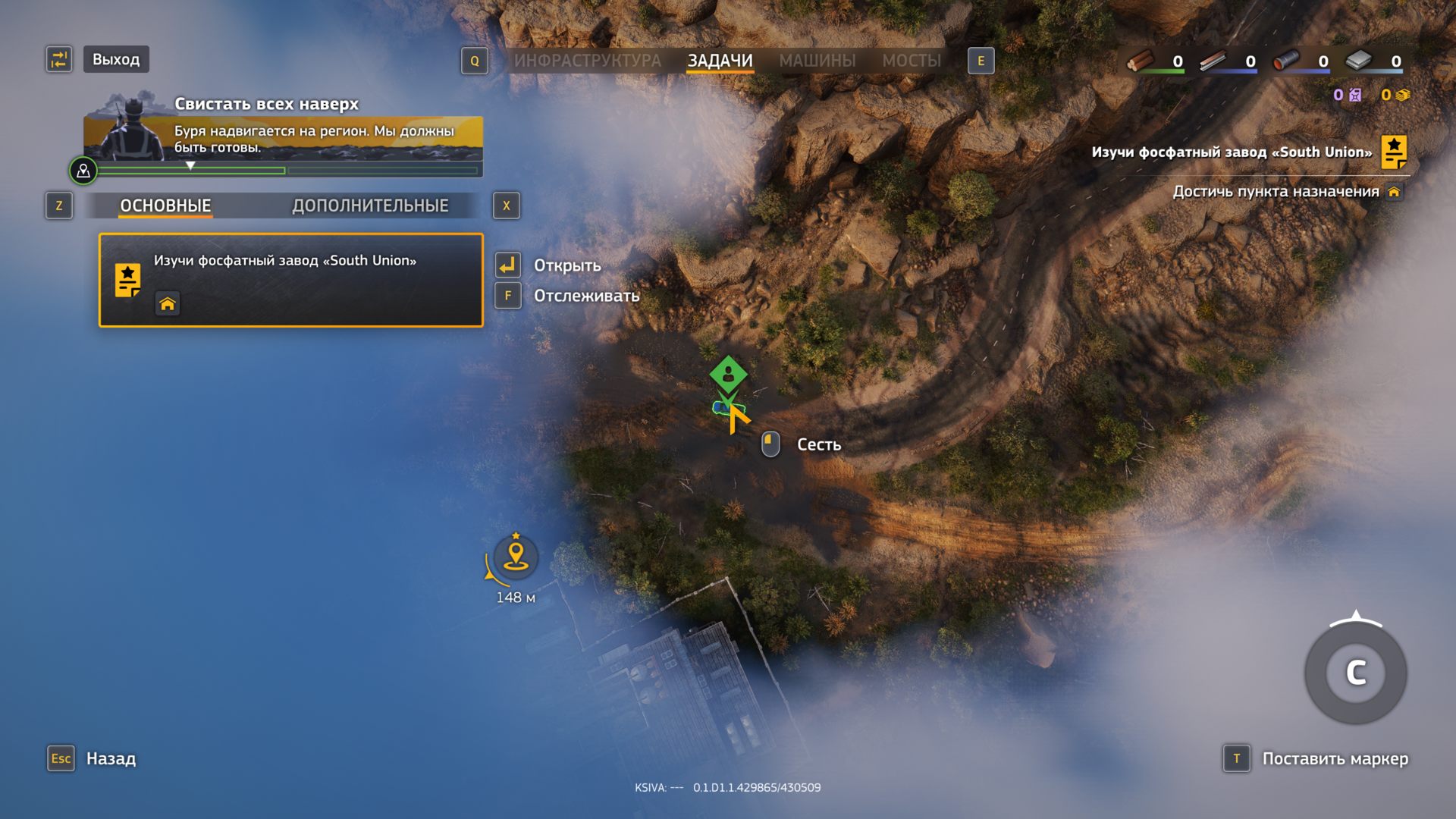
Task: Click the round compass dial
Action: 1355,673
